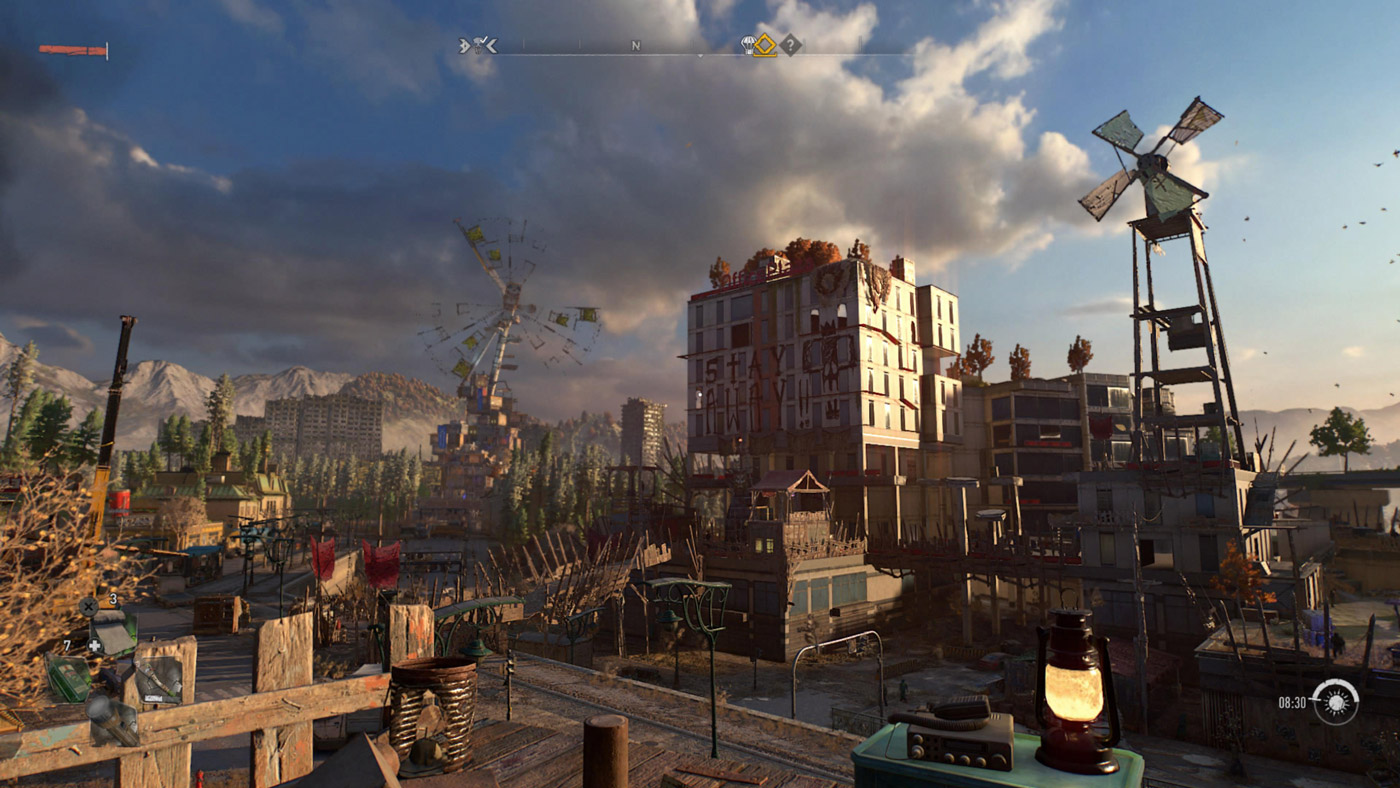Viewport: 1400px width, 788px height.
Task: Choose the top quick slot with count 3
Action: [x=112, y=632]
